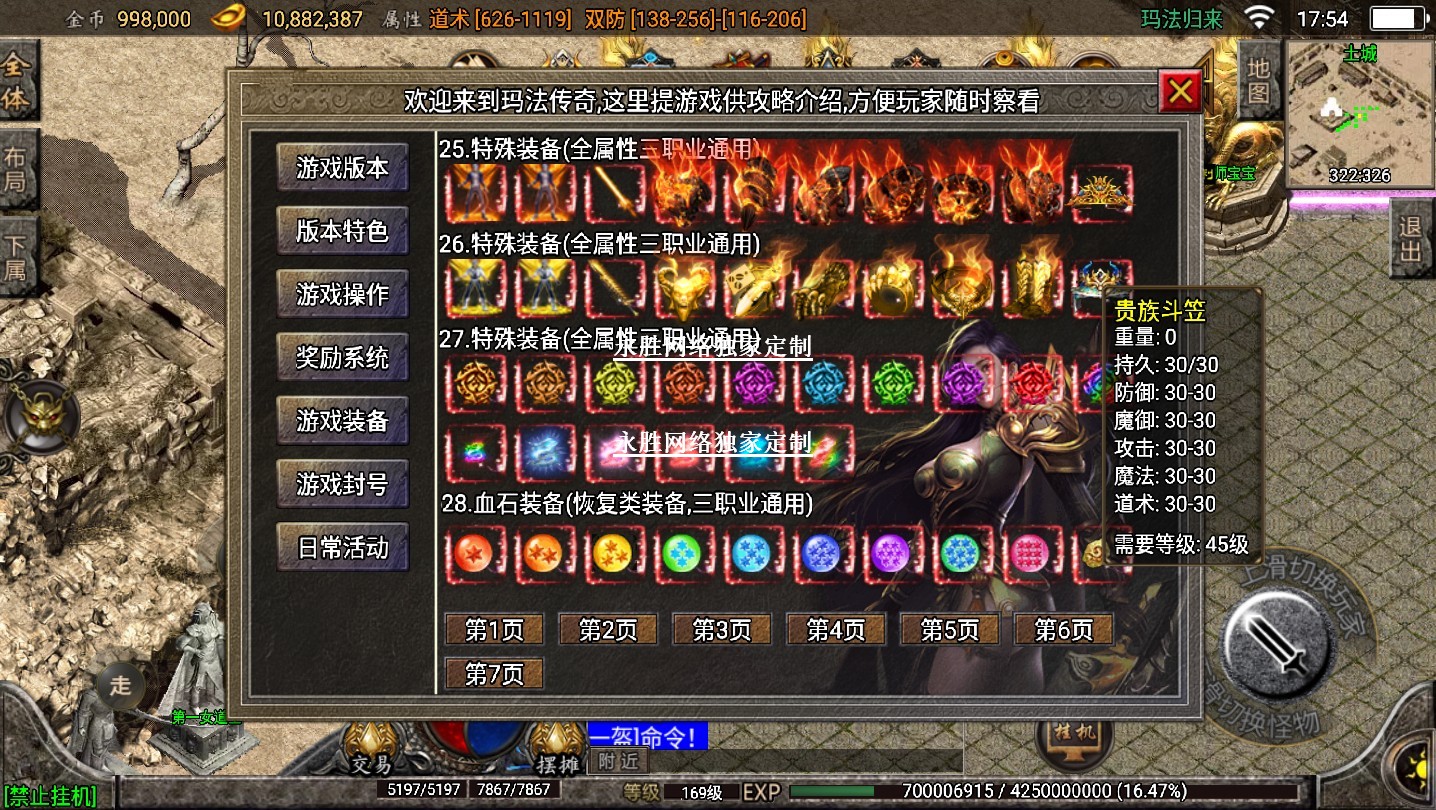Select the 版本特色 menu entry
This screenshot has width=1436, height=810.
[342, 231]
